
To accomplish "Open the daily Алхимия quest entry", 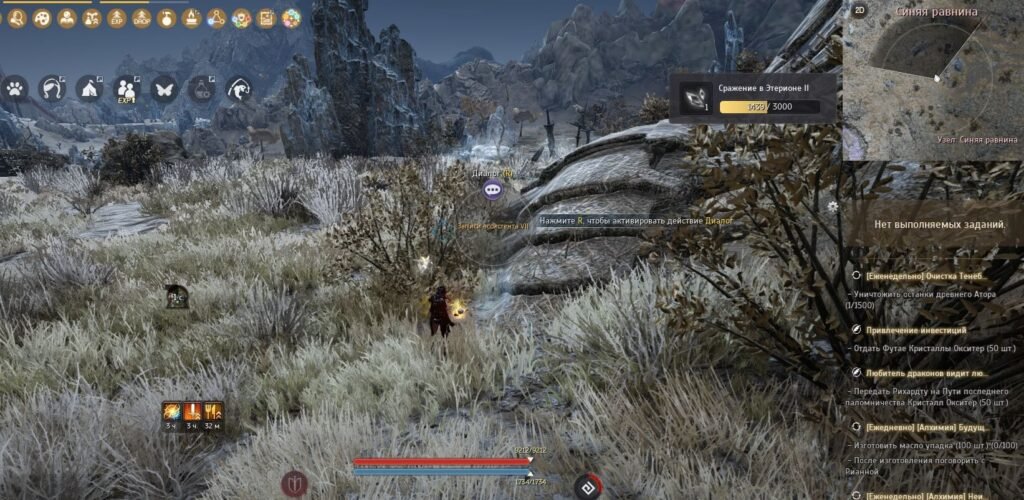I will pyautogui.click(x=925, y=427).
